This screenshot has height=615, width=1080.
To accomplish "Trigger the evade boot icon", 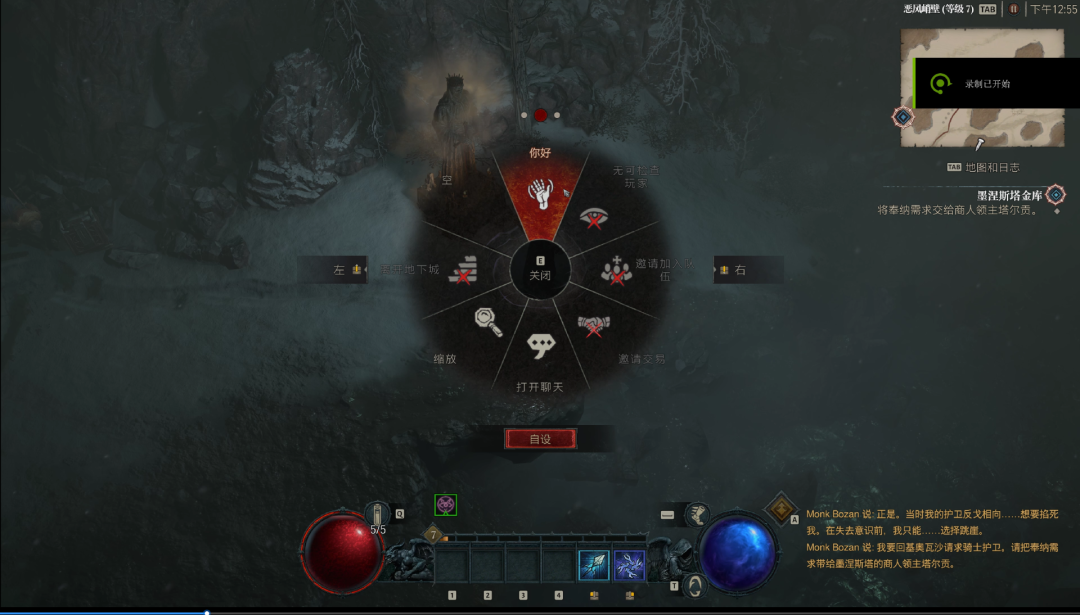I will click(x=697, y=514).
